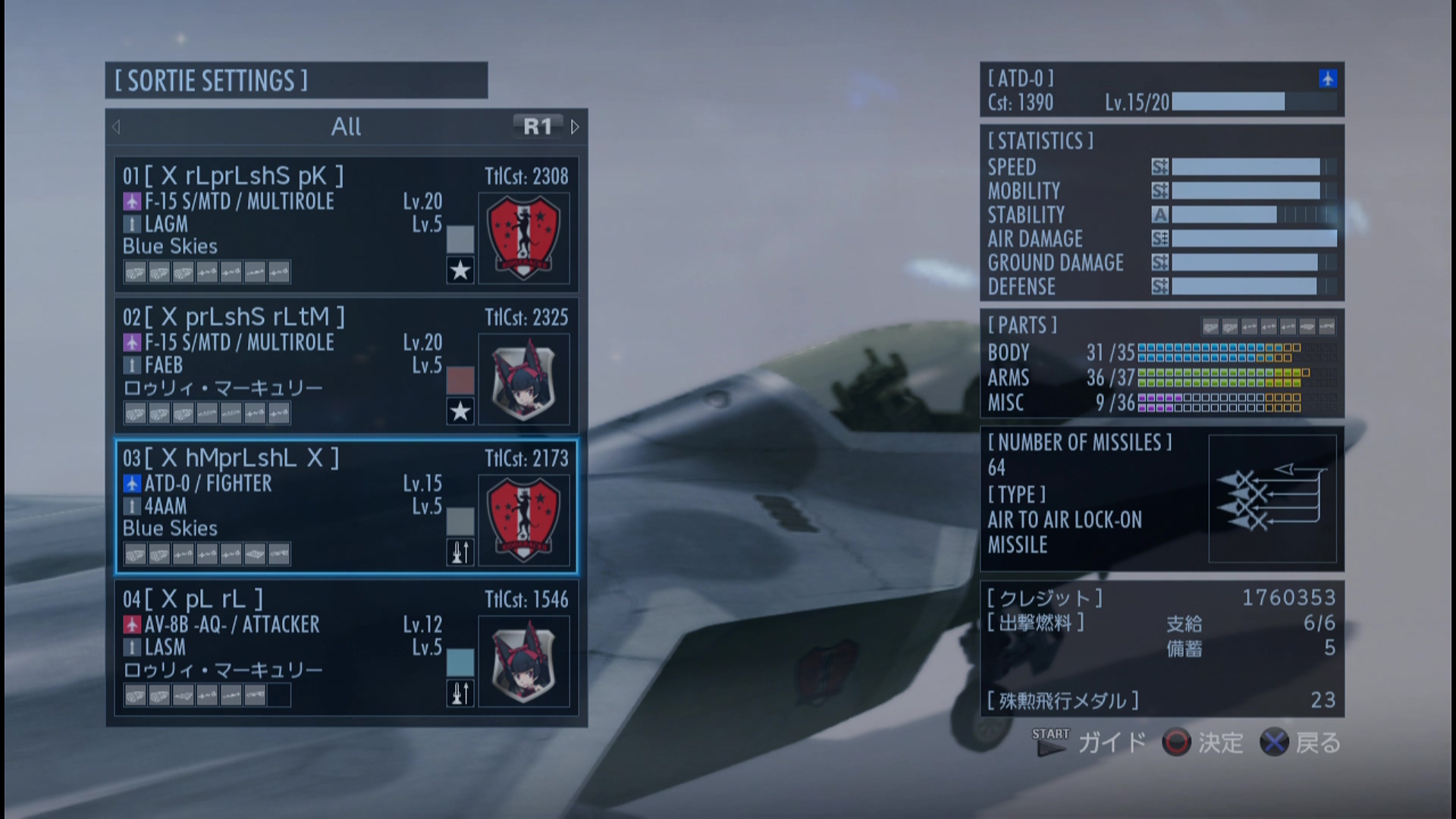Click the star icon on sortie set 01
The width and height of the screenshot is (1456, 819).
(460, 271)
